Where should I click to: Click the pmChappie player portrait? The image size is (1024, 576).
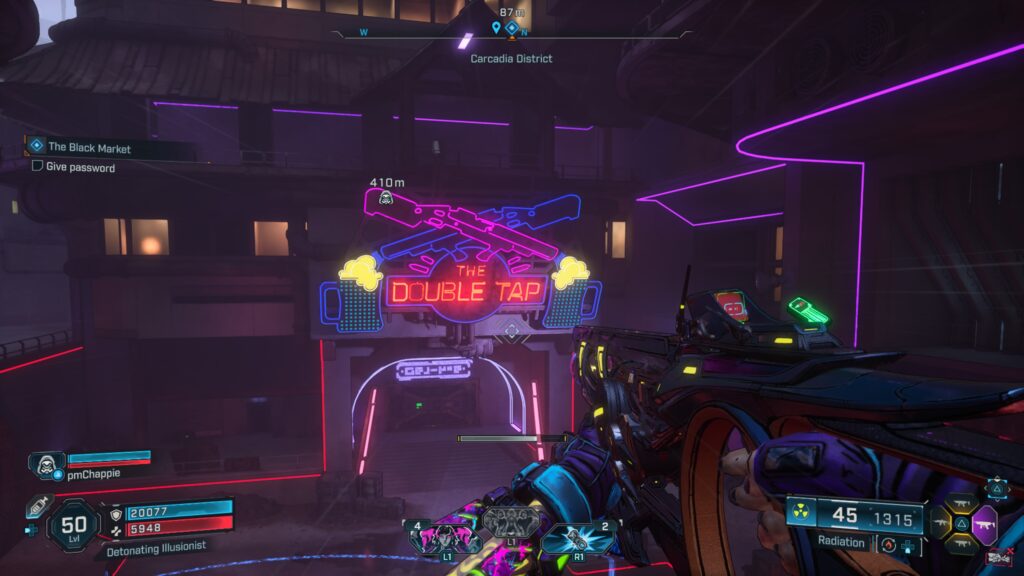(x=45, y=463)
